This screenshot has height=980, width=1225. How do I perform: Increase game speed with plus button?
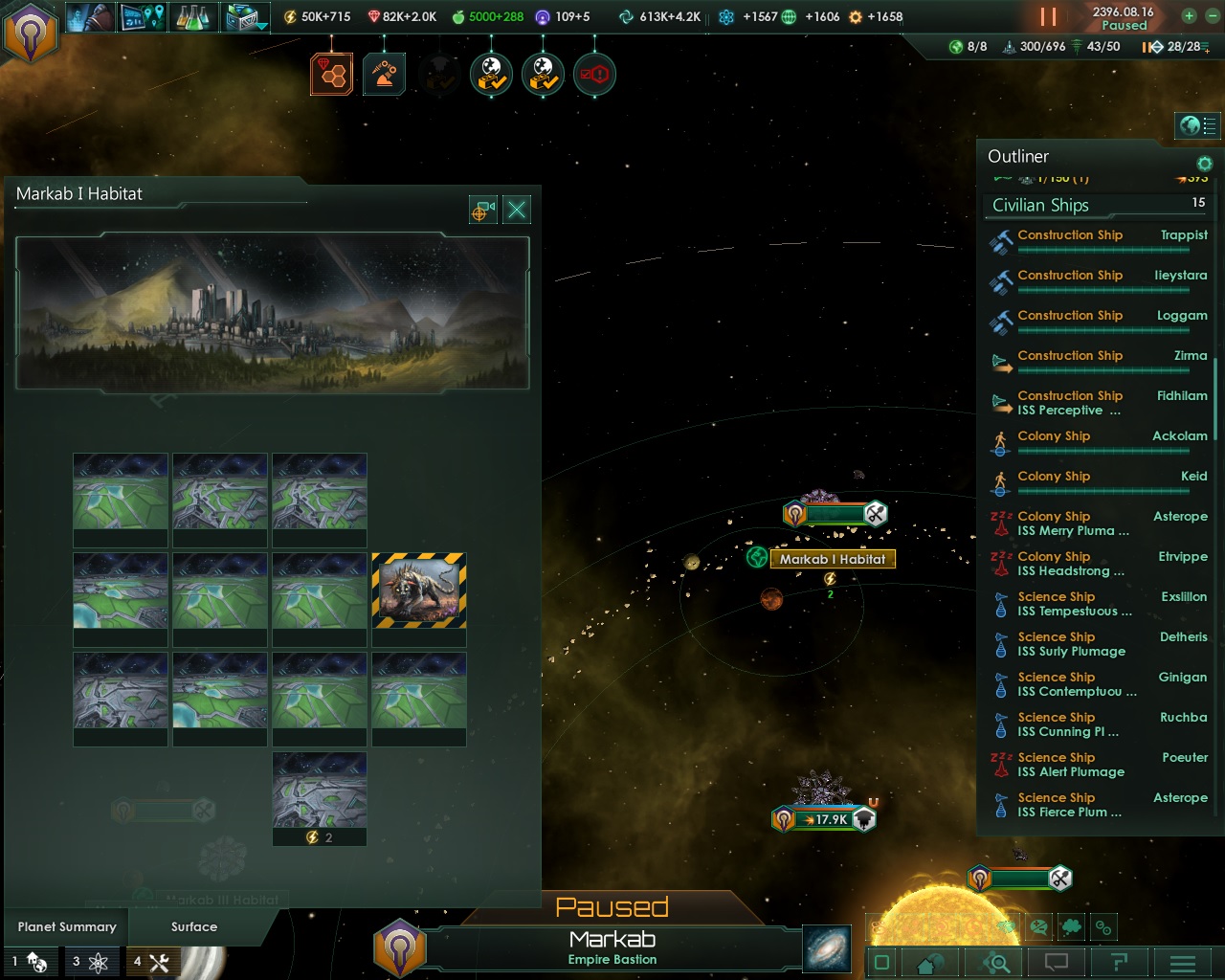(x=1189, y=16)
